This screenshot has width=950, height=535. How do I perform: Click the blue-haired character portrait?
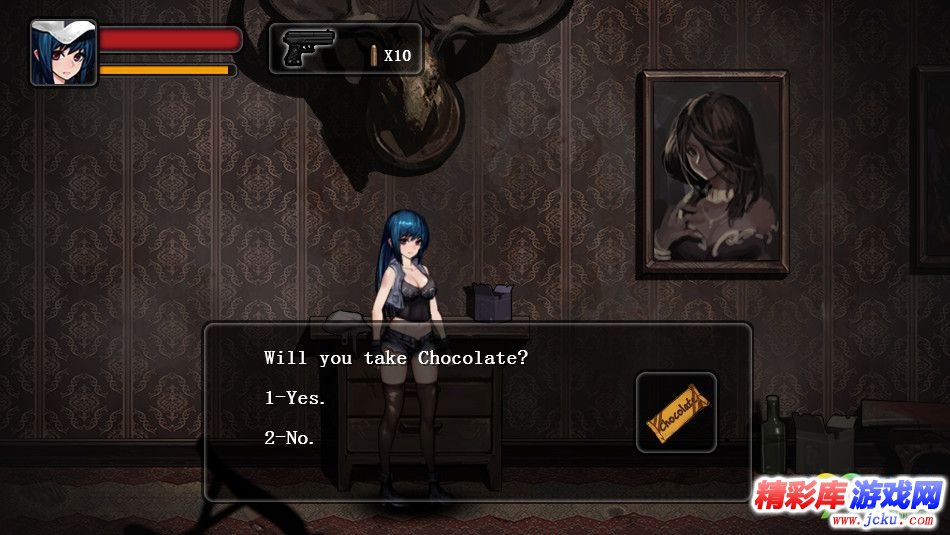pyautogui.click(x=63, y=53)
